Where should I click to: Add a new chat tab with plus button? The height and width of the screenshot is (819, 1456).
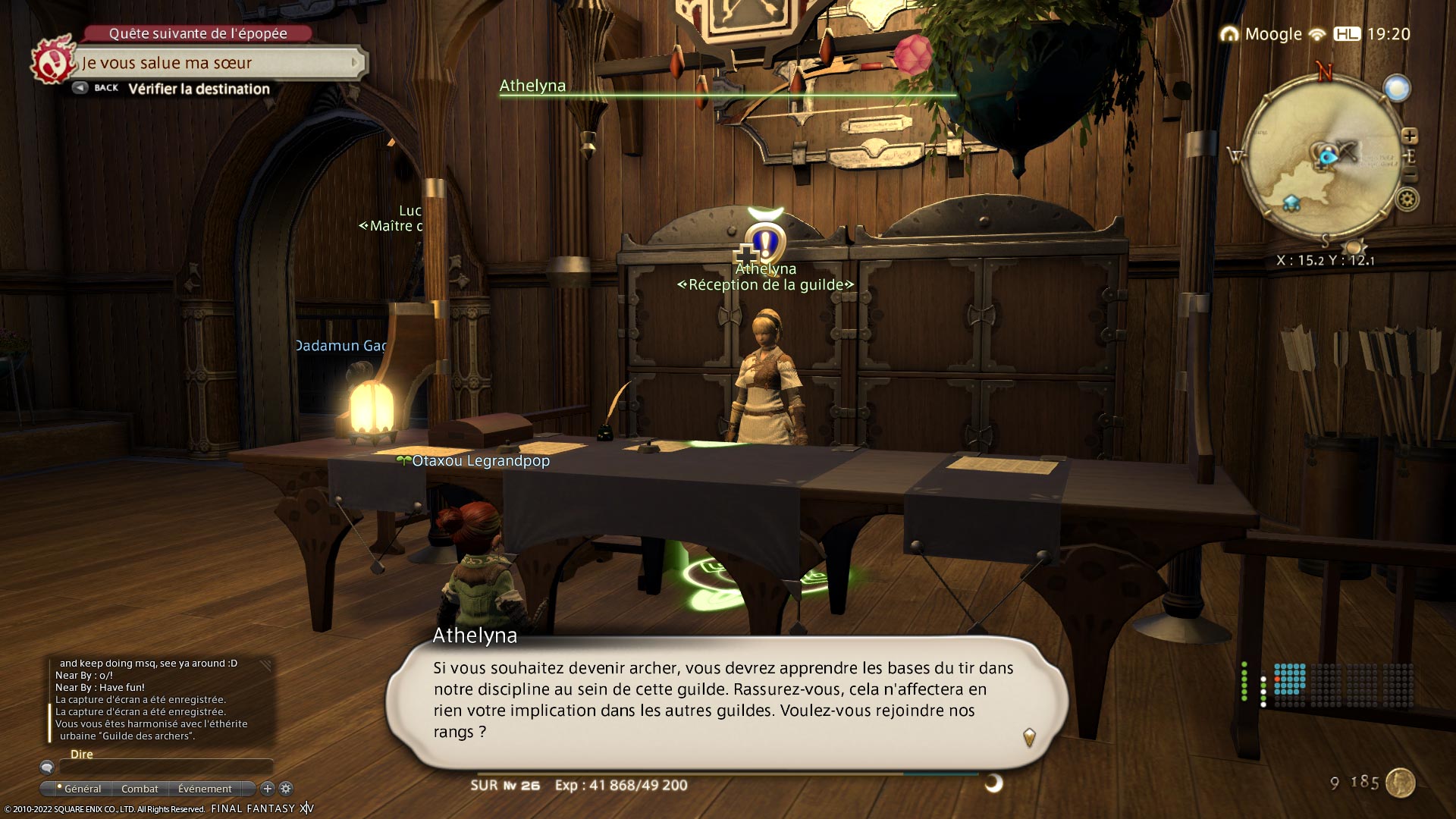pos(267,789)
